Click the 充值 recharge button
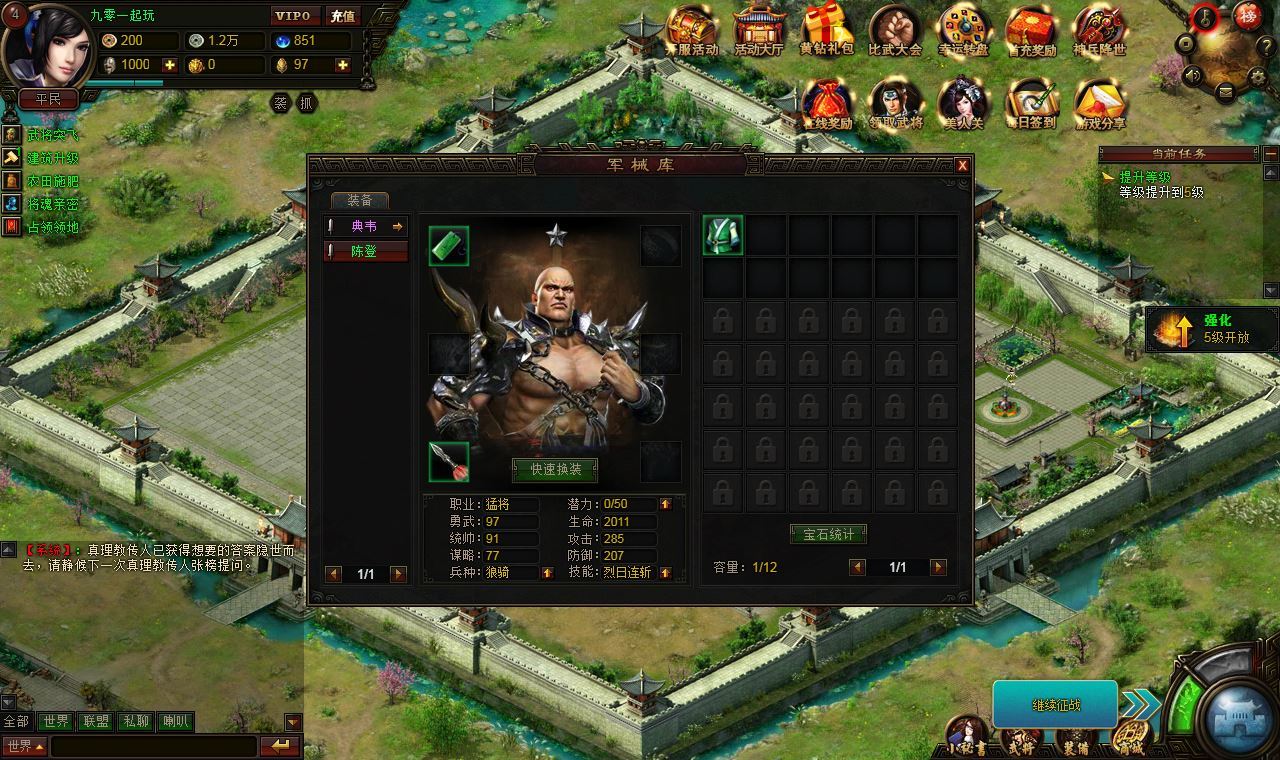This screenshot has width=1280, height=760. [342, 16]
